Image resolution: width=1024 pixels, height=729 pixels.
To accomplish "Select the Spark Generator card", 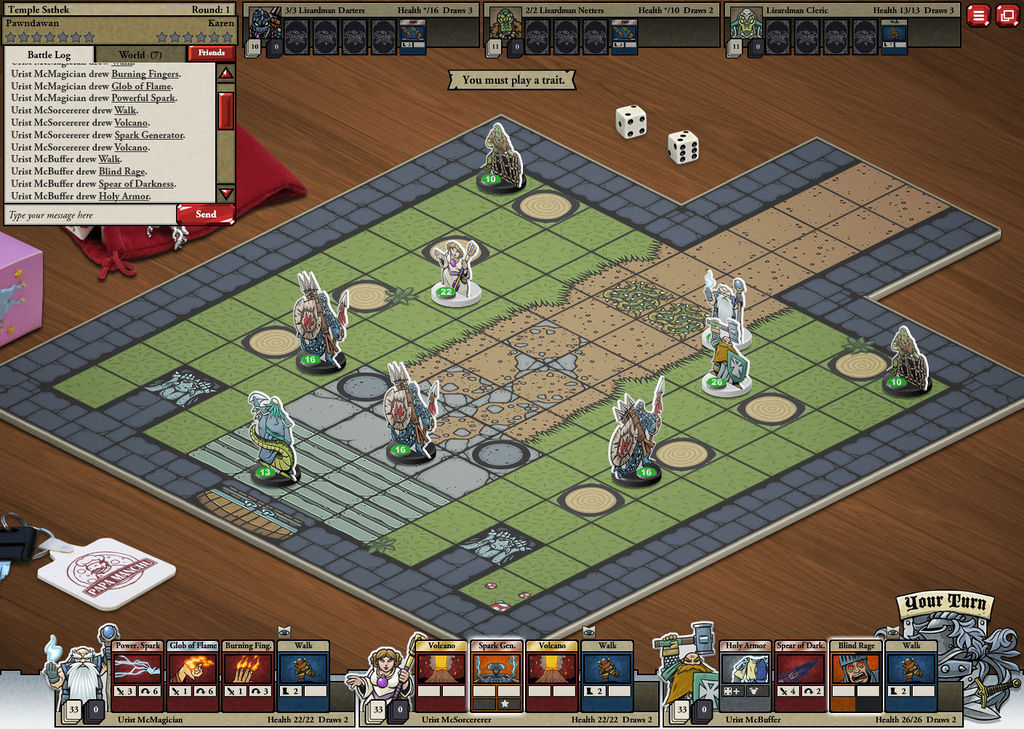I will [x=497, y=675].
